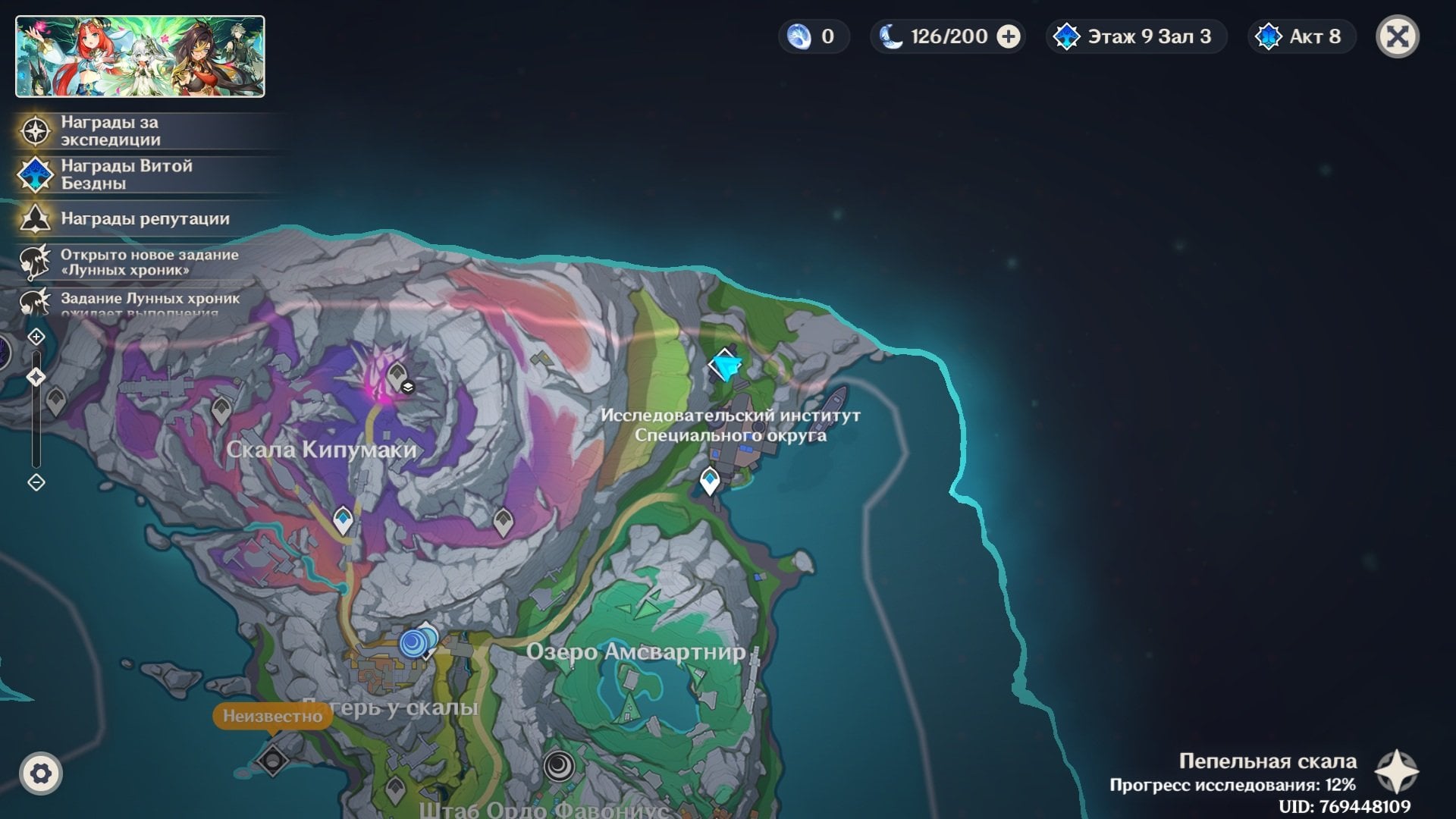Open Награды Витой Бездны entry
1456x819 pixels.
(x=126, y=174)
